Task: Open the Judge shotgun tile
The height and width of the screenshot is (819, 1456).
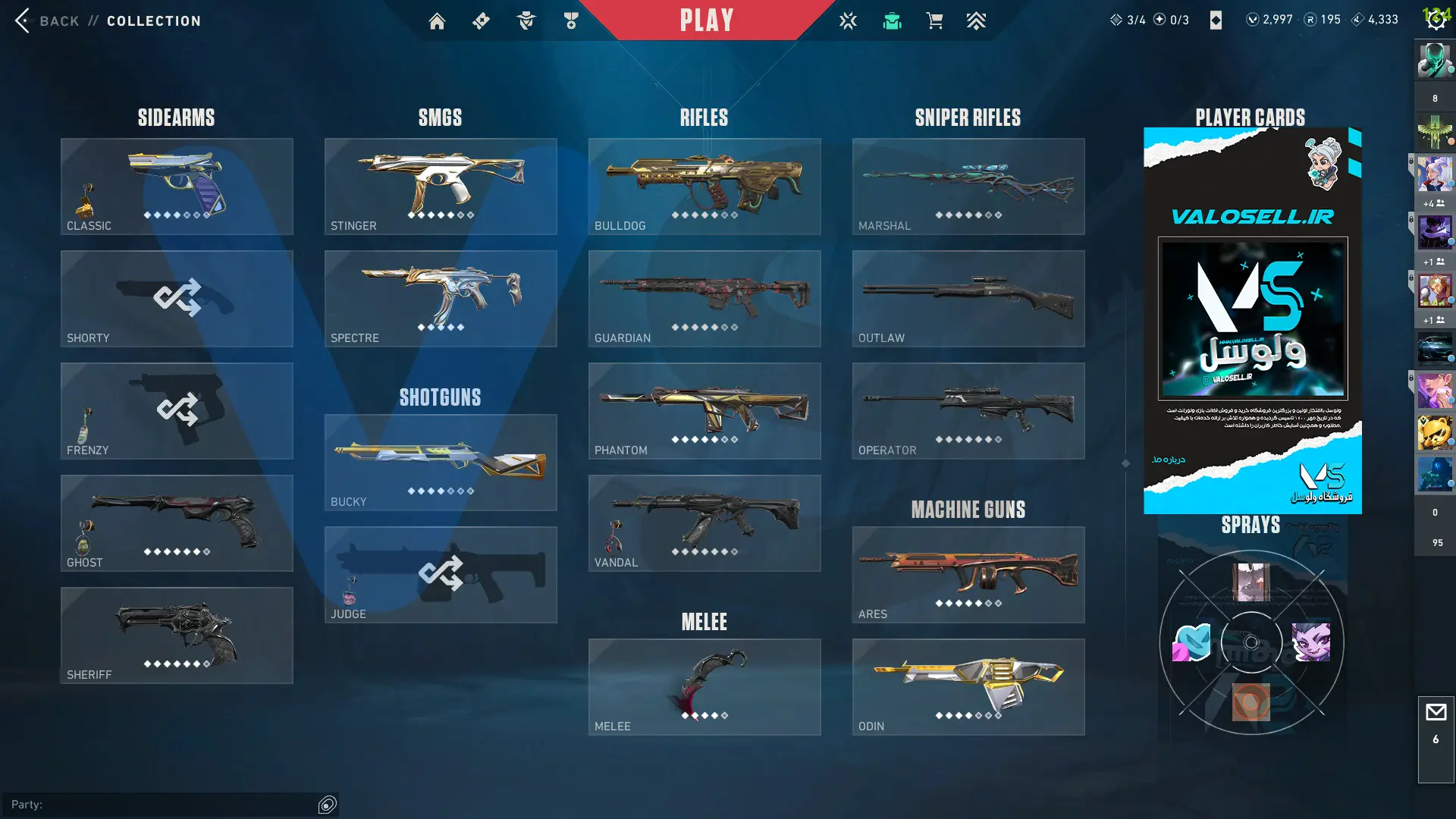Action: coord(441,575)
